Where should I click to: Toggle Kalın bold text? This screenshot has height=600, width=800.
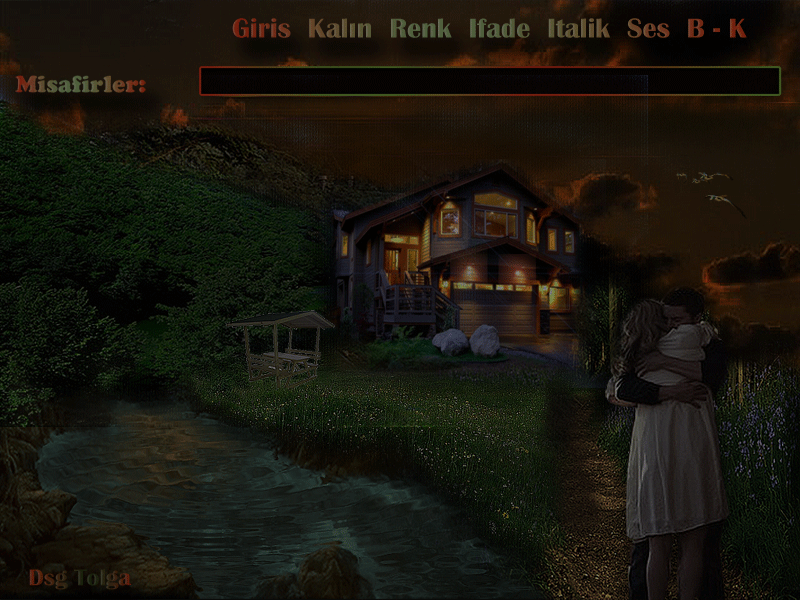(340, 29)
